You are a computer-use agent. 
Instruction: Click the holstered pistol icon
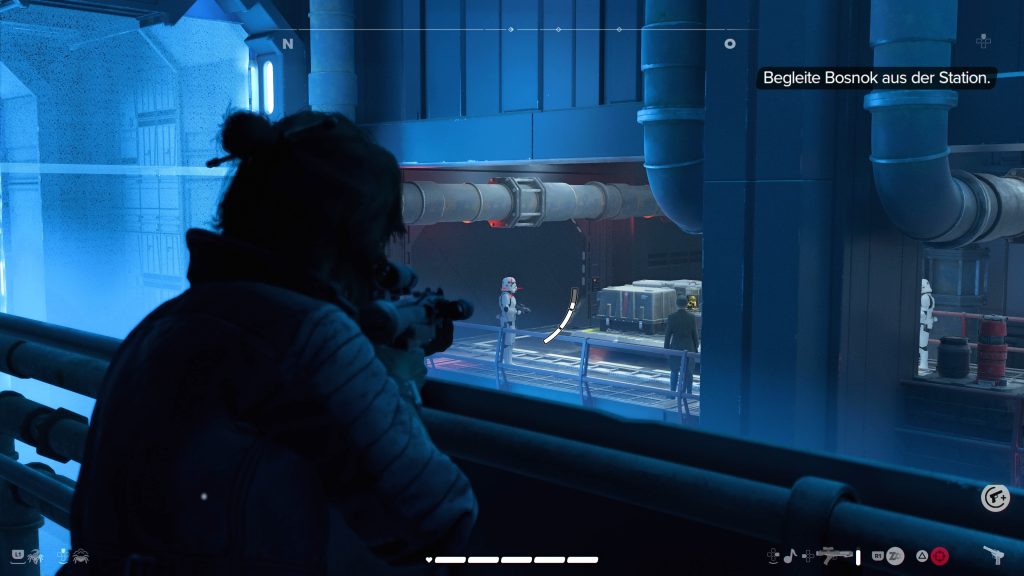tap(993, 555)
